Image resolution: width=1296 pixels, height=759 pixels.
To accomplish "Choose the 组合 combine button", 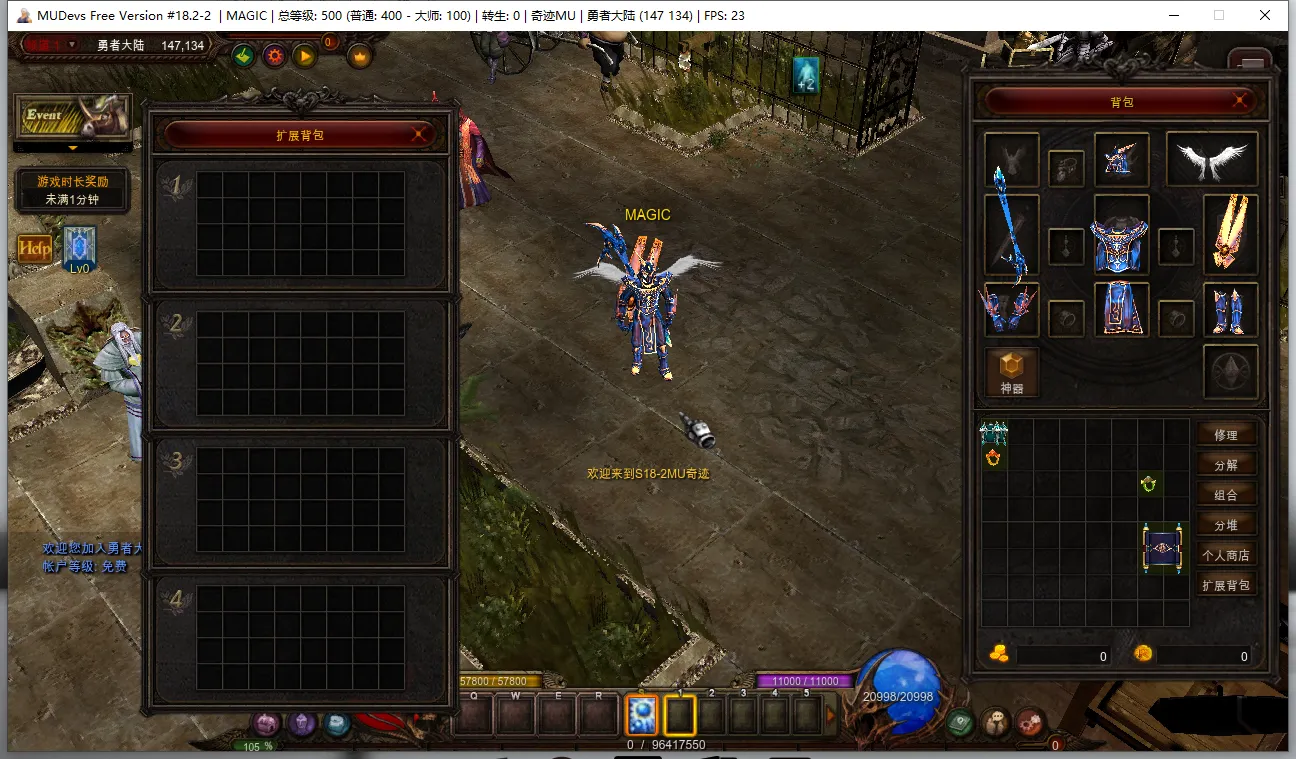I will pyautogui.click(x=1225, y=495).
